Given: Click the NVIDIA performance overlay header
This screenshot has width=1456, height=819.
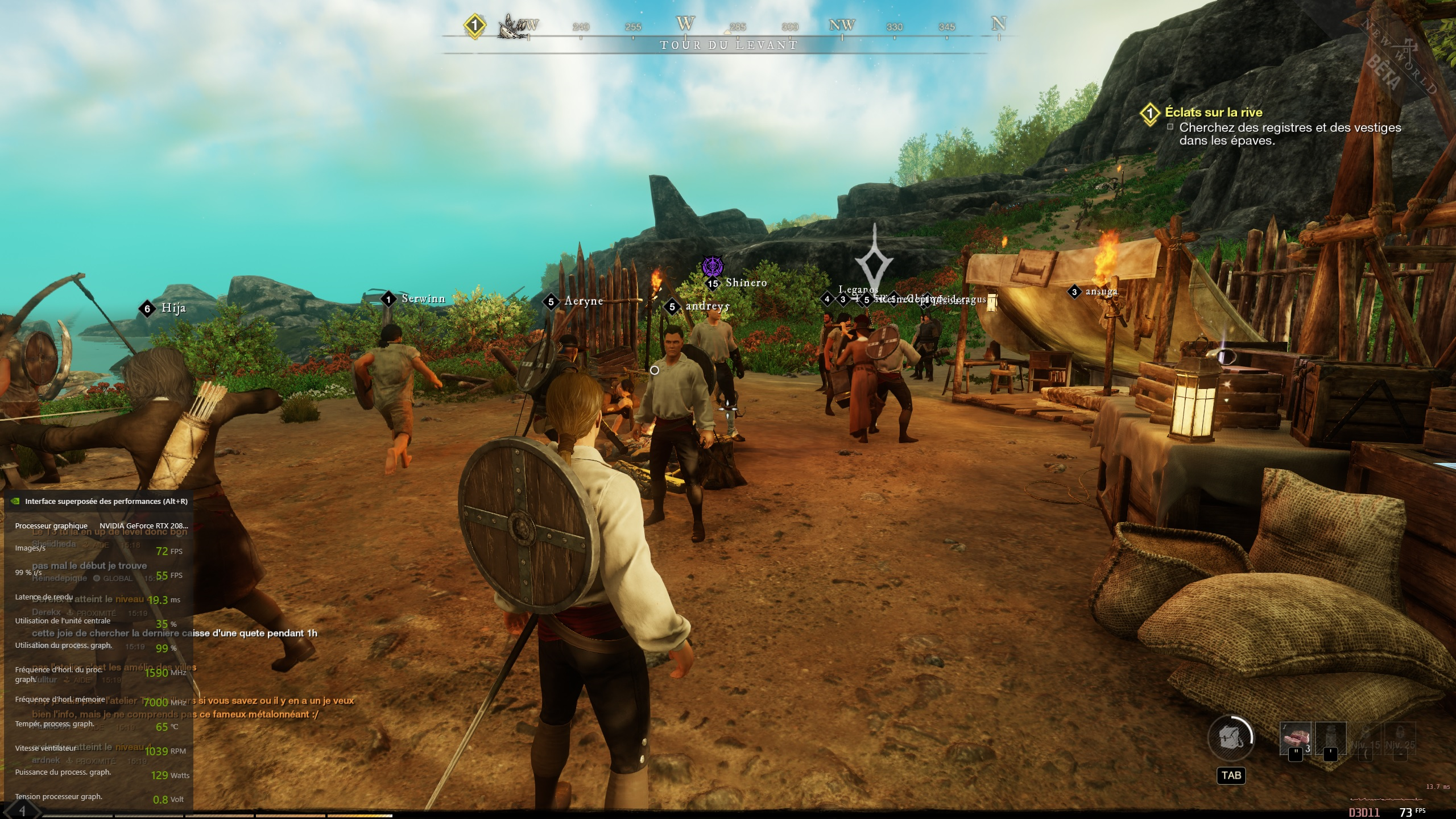Looking at the screenshot, I should [106, 501].
